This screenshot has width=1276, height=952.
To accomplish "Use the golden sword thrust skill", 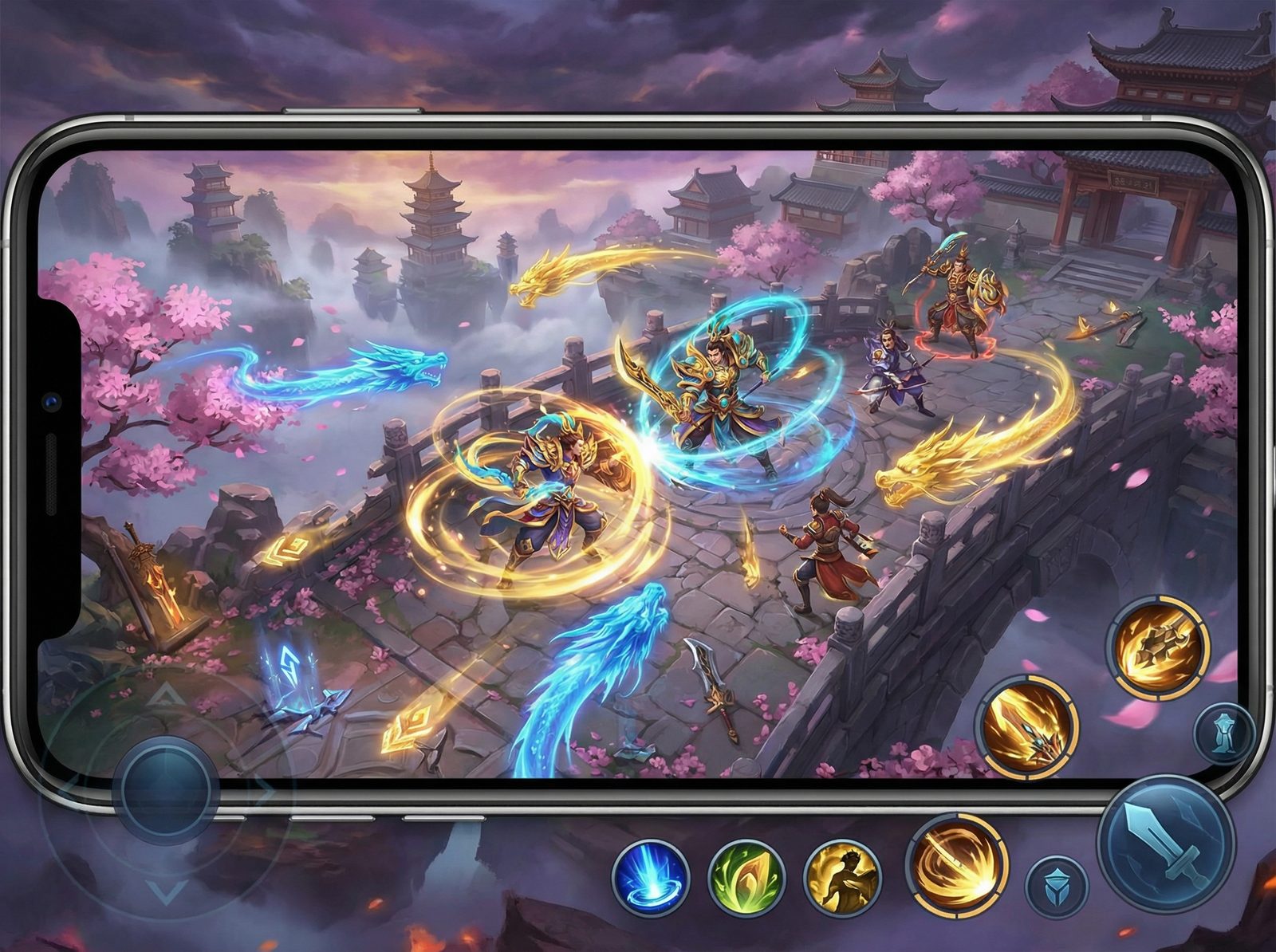I will (x=1030, y=726).
